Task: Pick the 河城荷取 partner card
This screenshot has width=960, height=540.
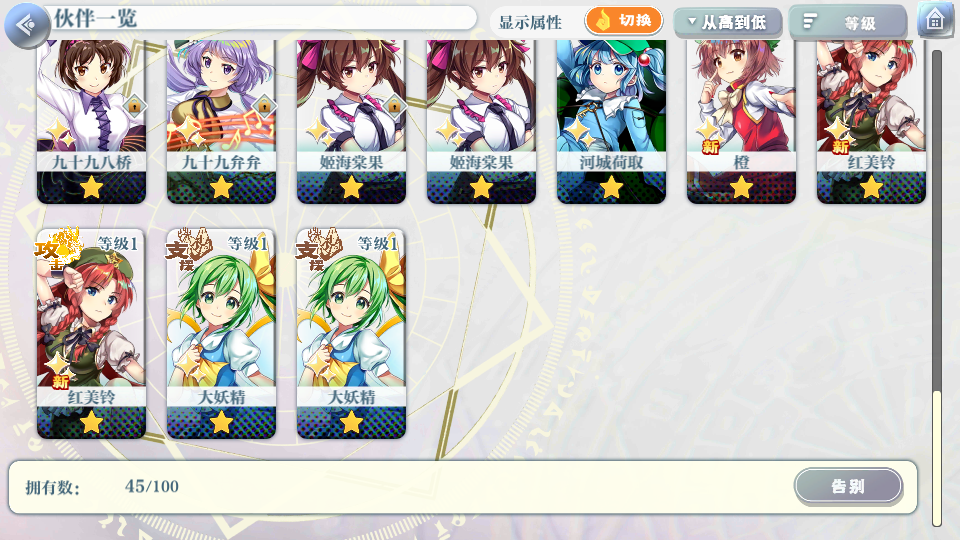Action: 611,120
